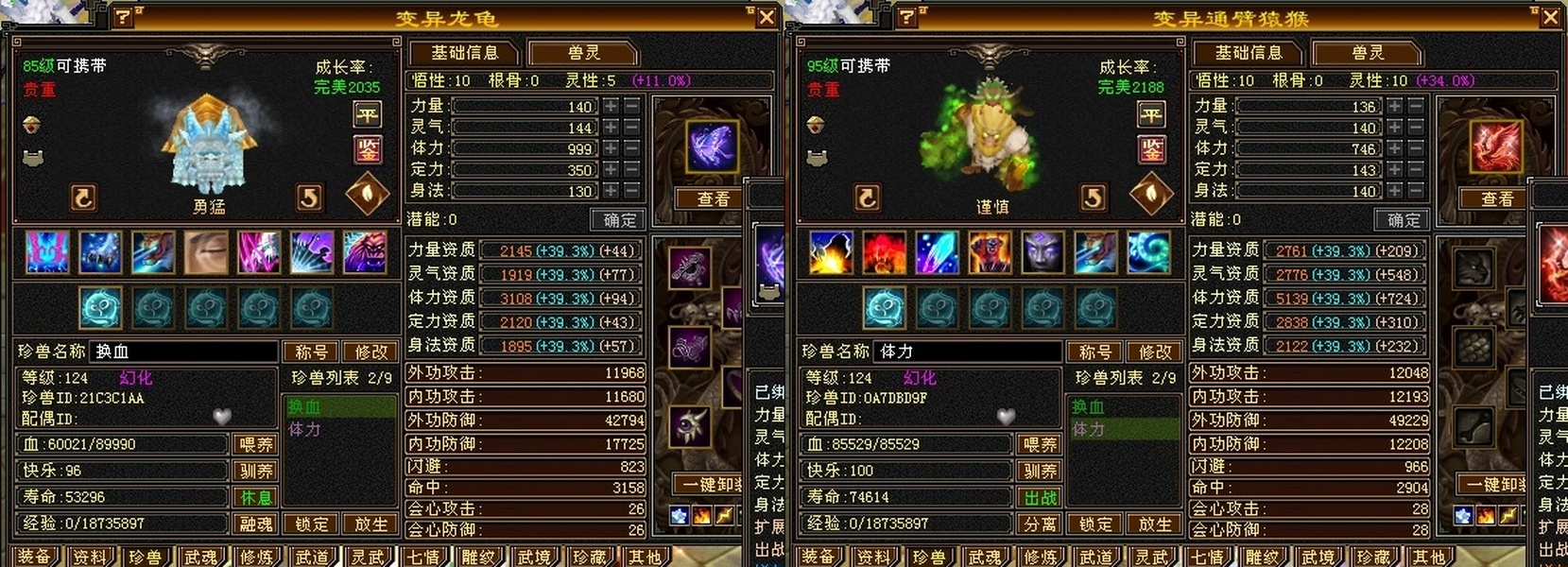Click 锁定 in the 变异通臂猿猴 window
The width and height of the screenshot is (1568, 567).
1096,524
